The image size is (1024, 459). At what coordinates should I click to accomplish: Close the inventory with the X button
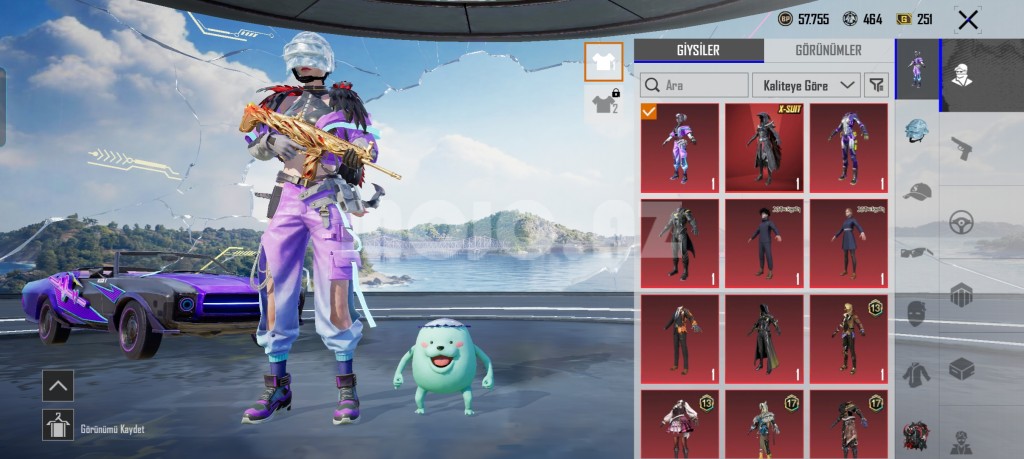[x=967, y=19]
